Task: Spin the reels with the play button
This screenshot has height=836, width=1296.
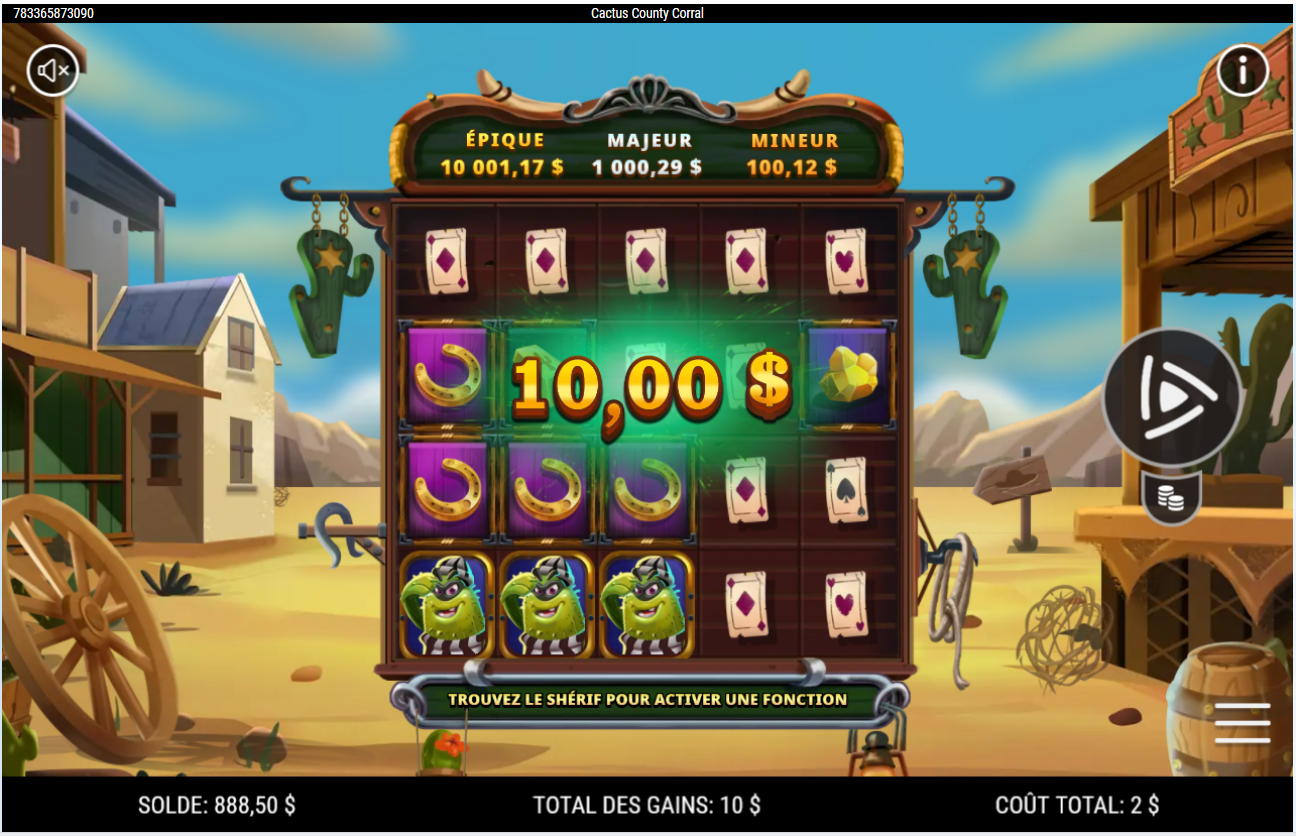Action: [x=1172, y=398]
